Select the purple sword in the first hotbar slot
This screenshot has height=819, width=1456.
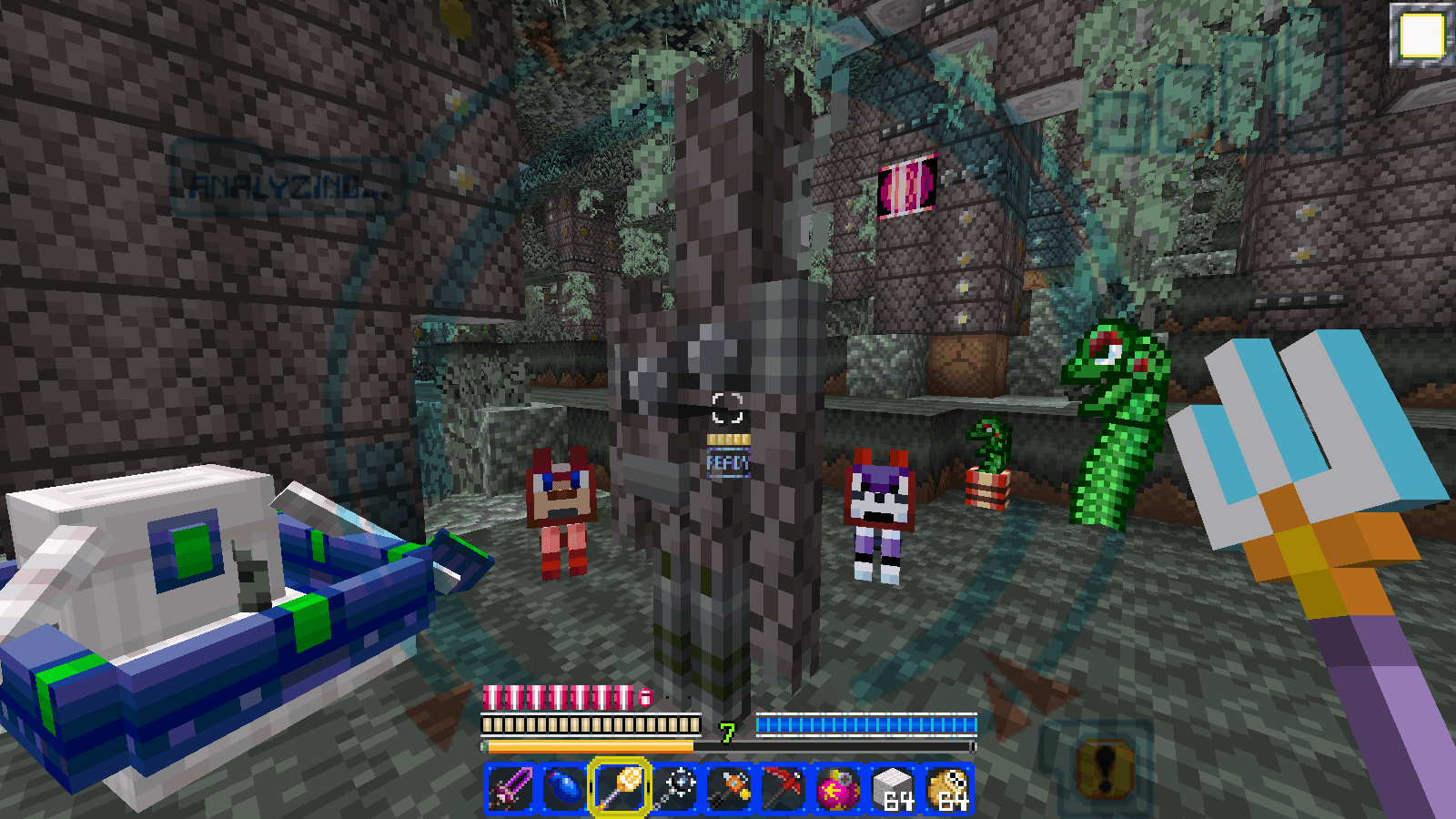tap(511, 790)
